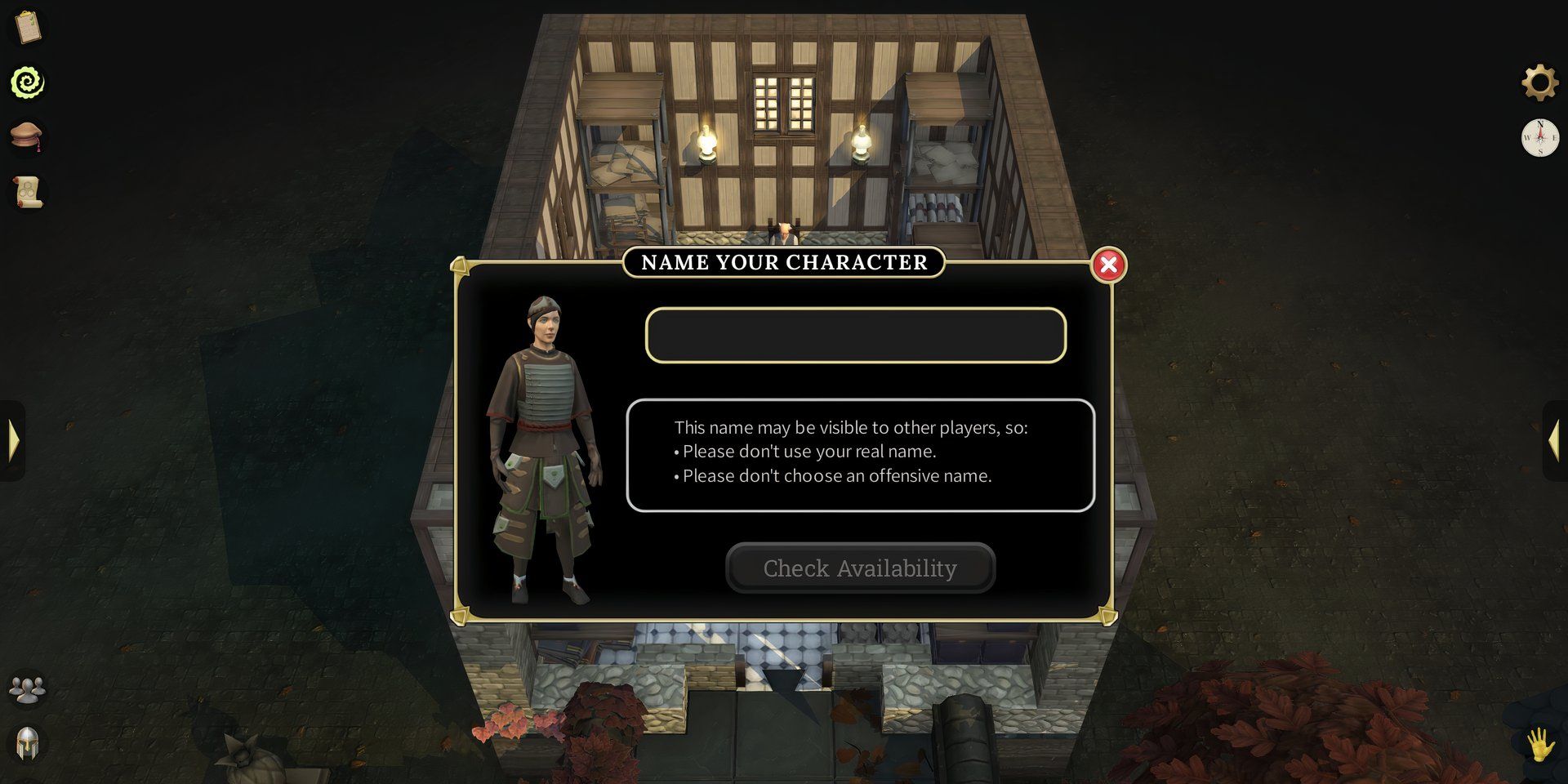Open the clipboard quest journal icon
1568x784 pixels.
point(28,28)
